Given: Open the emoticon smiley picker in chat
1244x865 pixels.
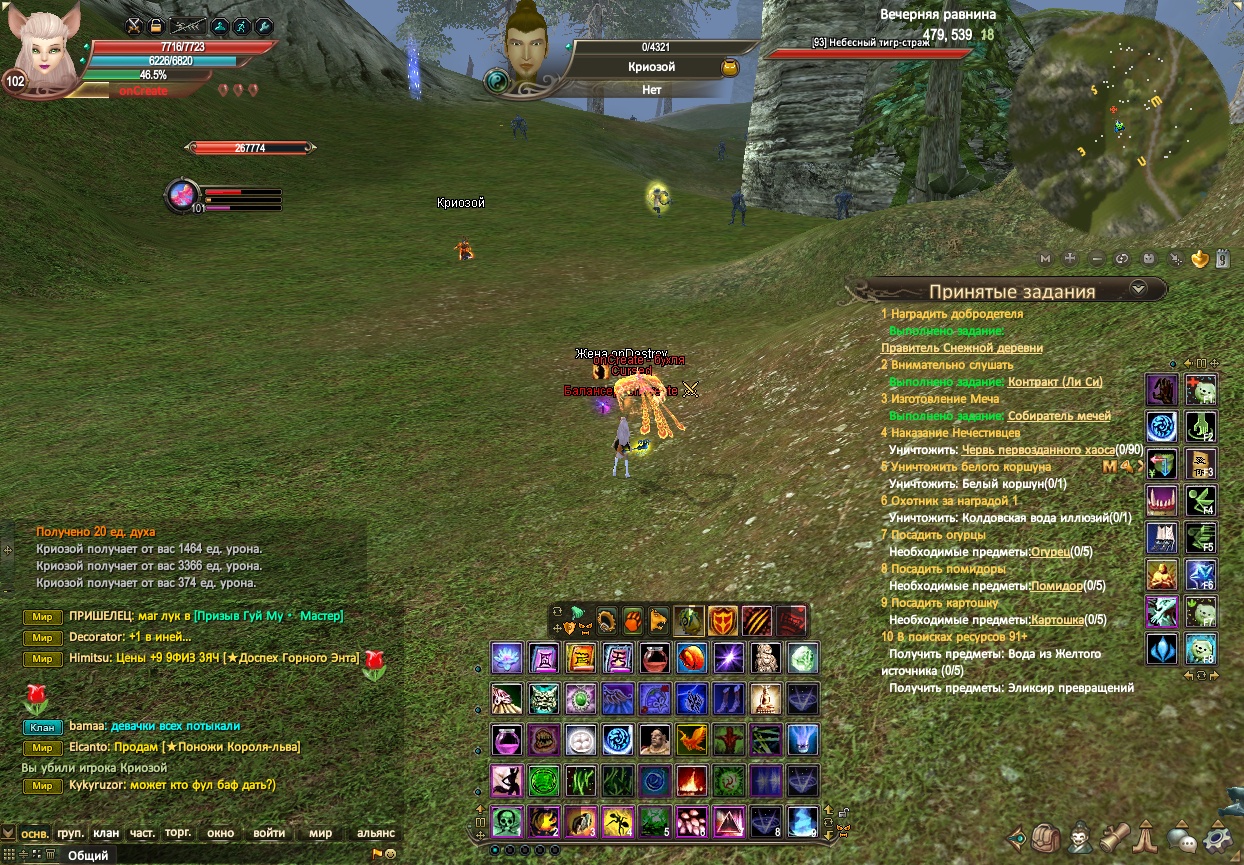Looking at the screenshot, I should click(x=390, y=854).
